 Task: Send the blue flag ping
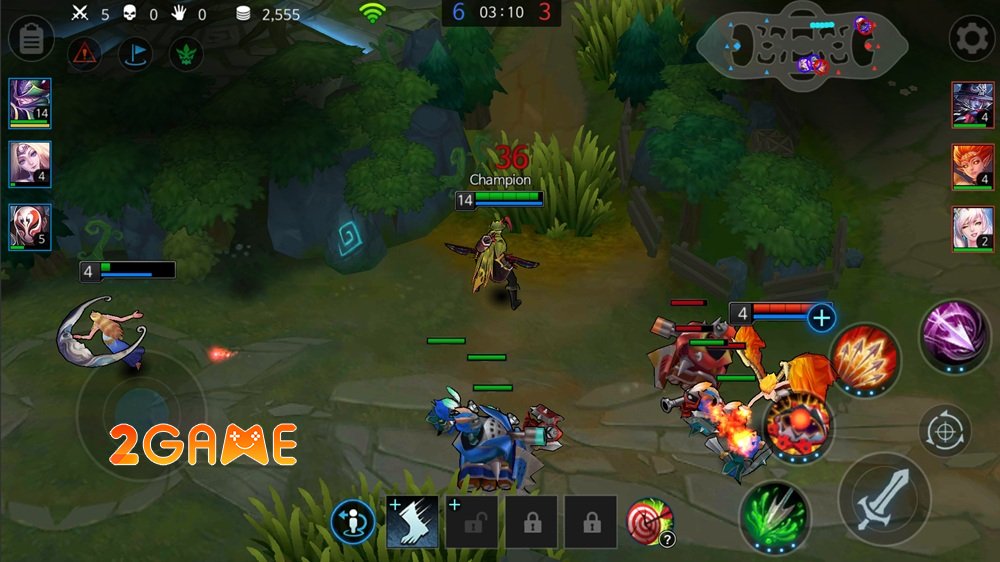tap(135, 54)
